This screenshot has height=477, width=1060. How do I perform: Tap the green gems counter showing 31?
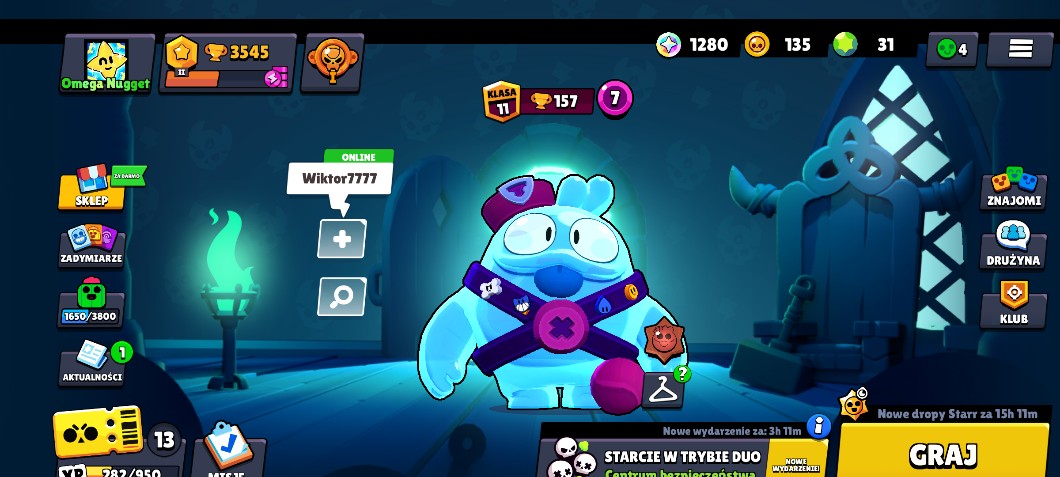(x=866, y=45)
